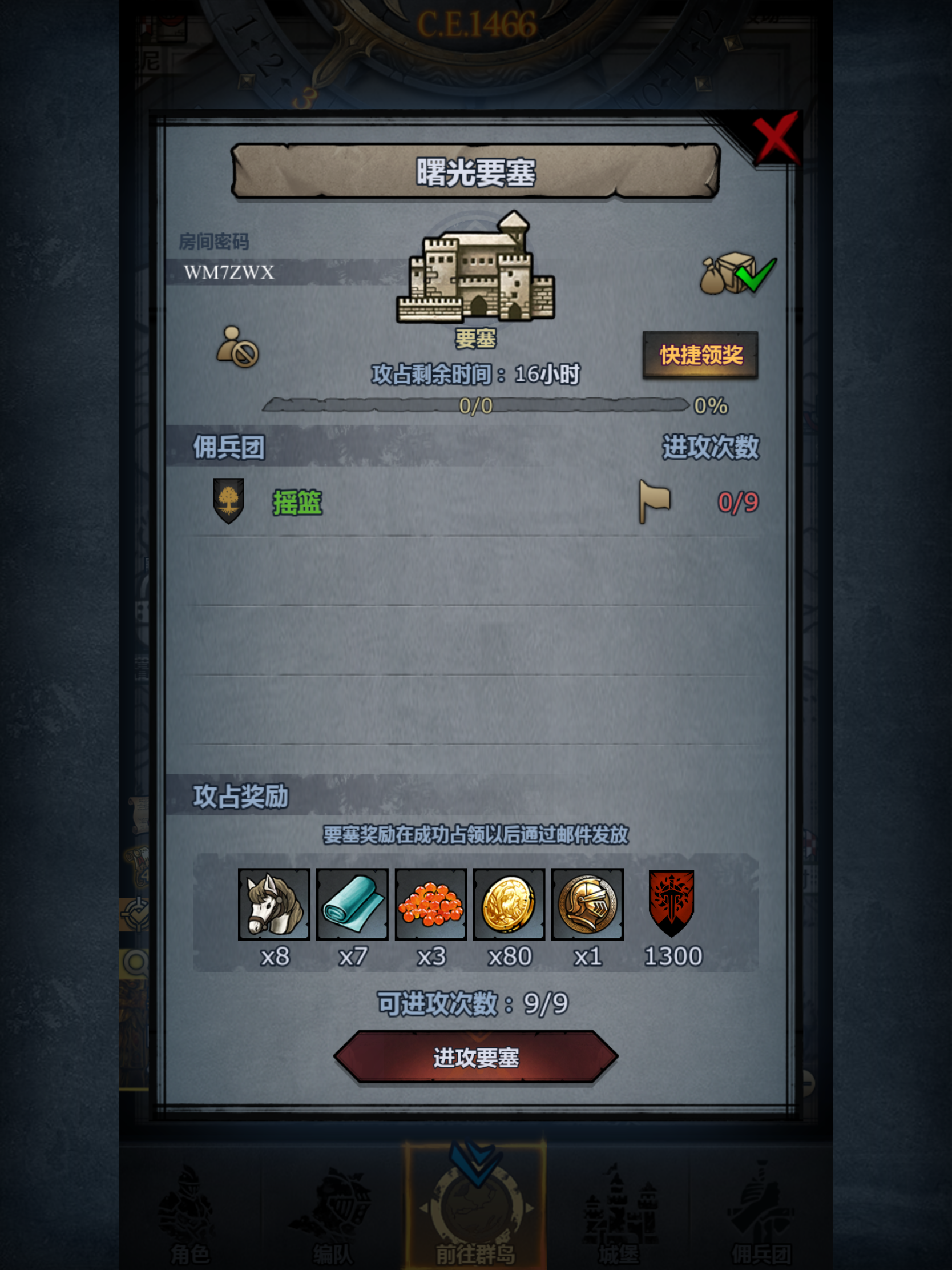Click the fish roe reward icon x3
952x1270 pixels.
[x=431, y=903]
